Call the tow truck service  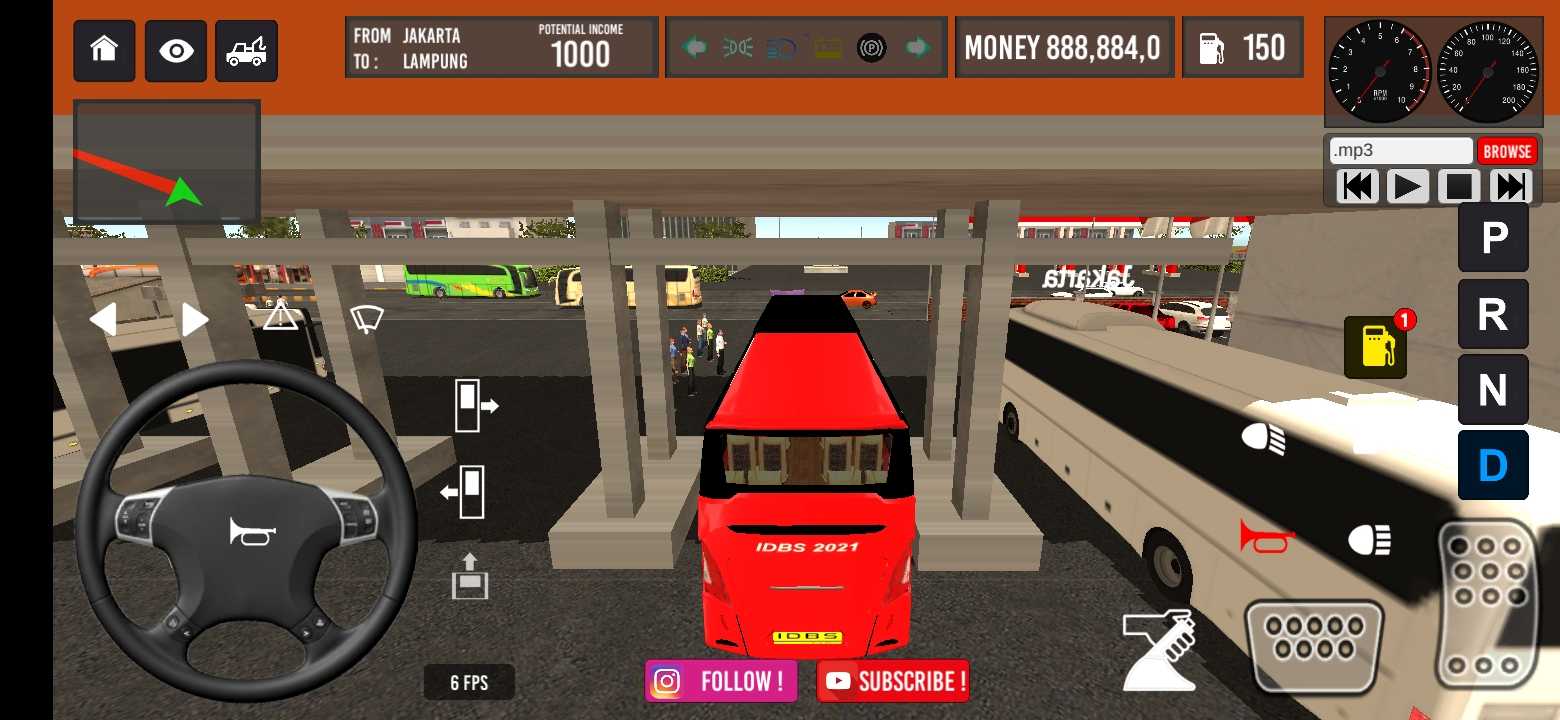246,51
